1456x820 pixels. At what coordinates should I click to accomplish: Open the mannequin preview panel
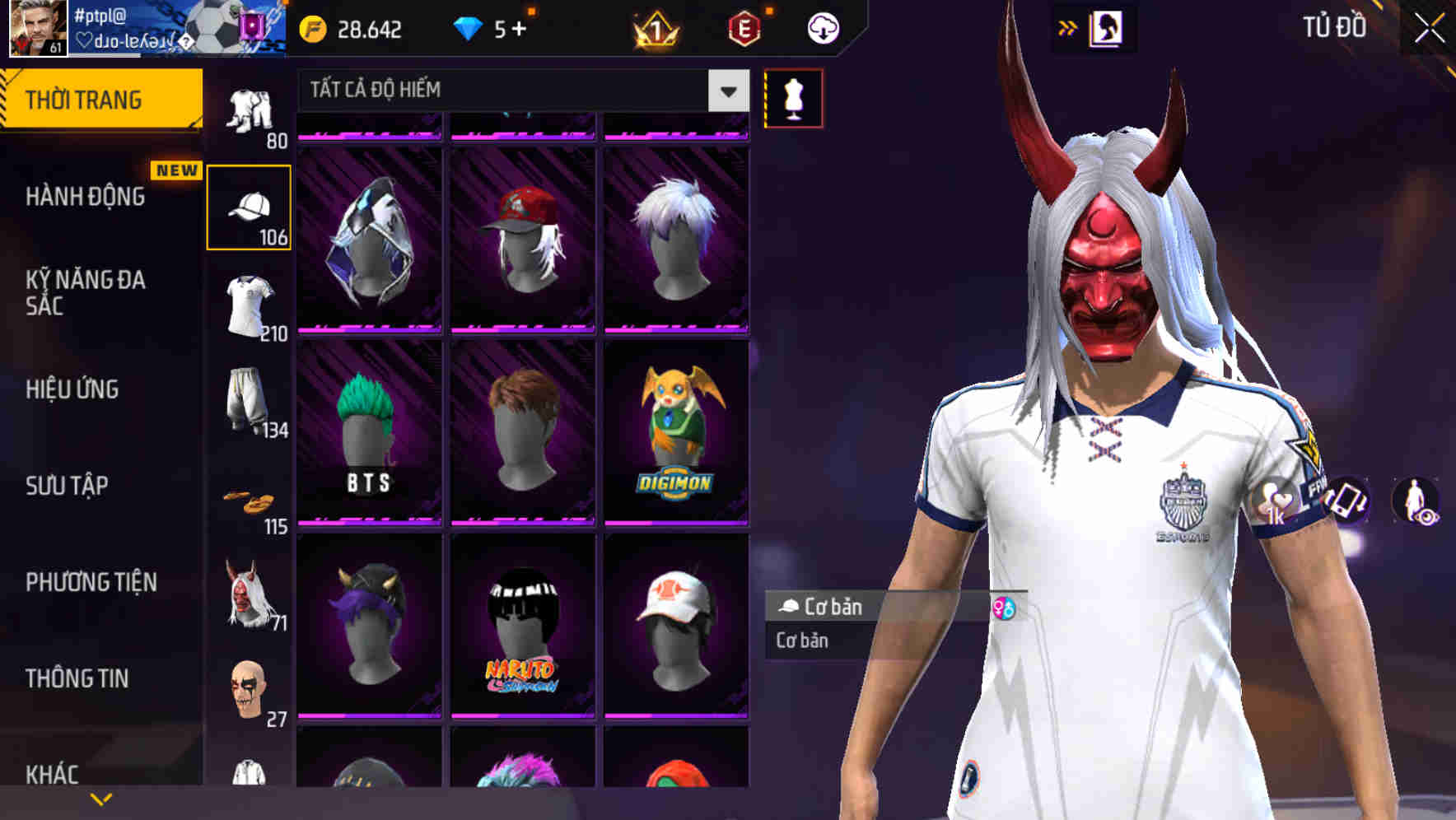pos(793,97)
